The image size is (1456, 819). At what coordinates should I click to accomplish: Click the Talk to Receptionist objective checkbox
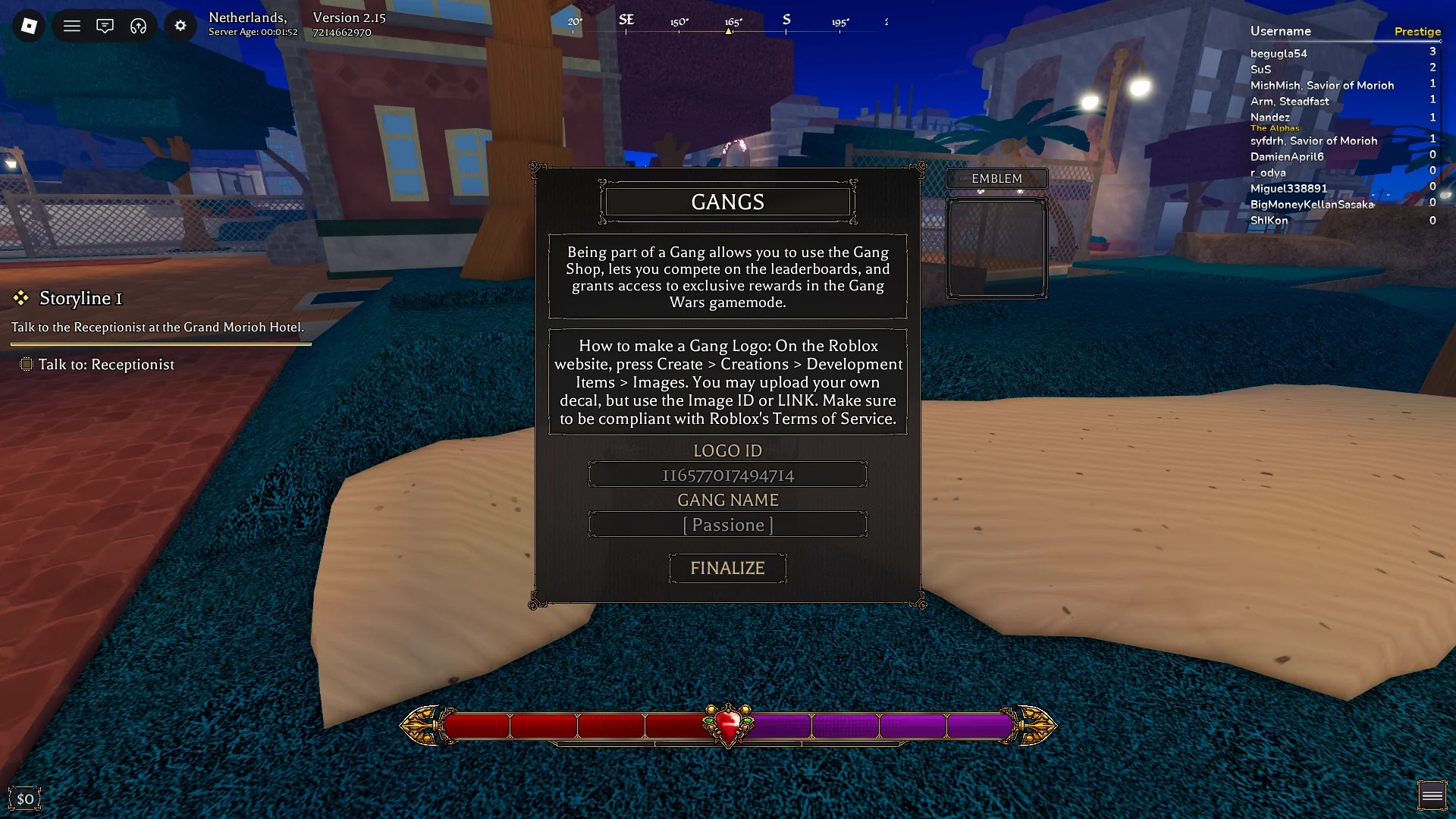25,365
